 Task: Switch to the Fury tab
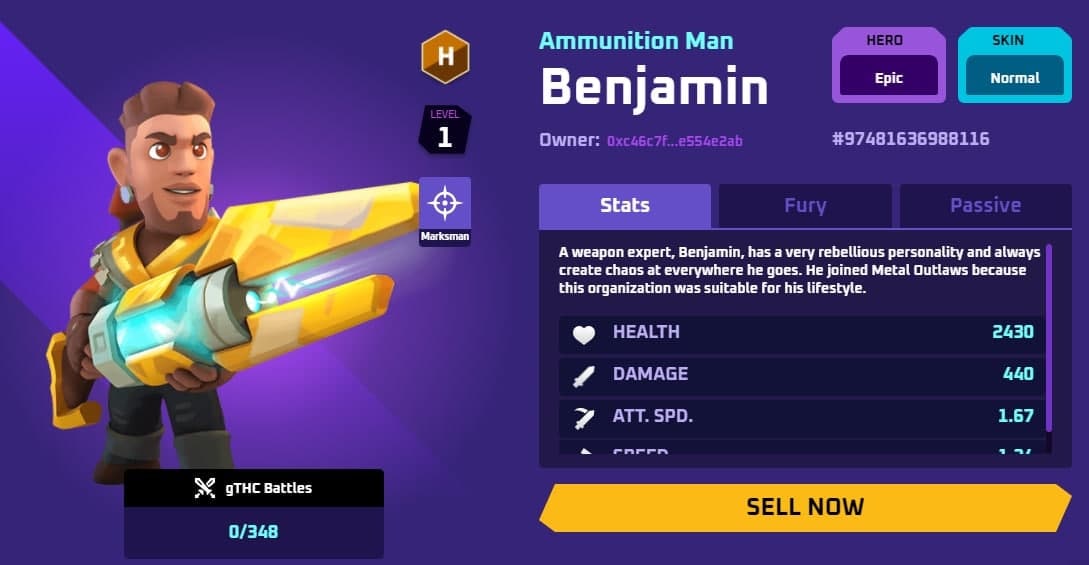point(805,206)
